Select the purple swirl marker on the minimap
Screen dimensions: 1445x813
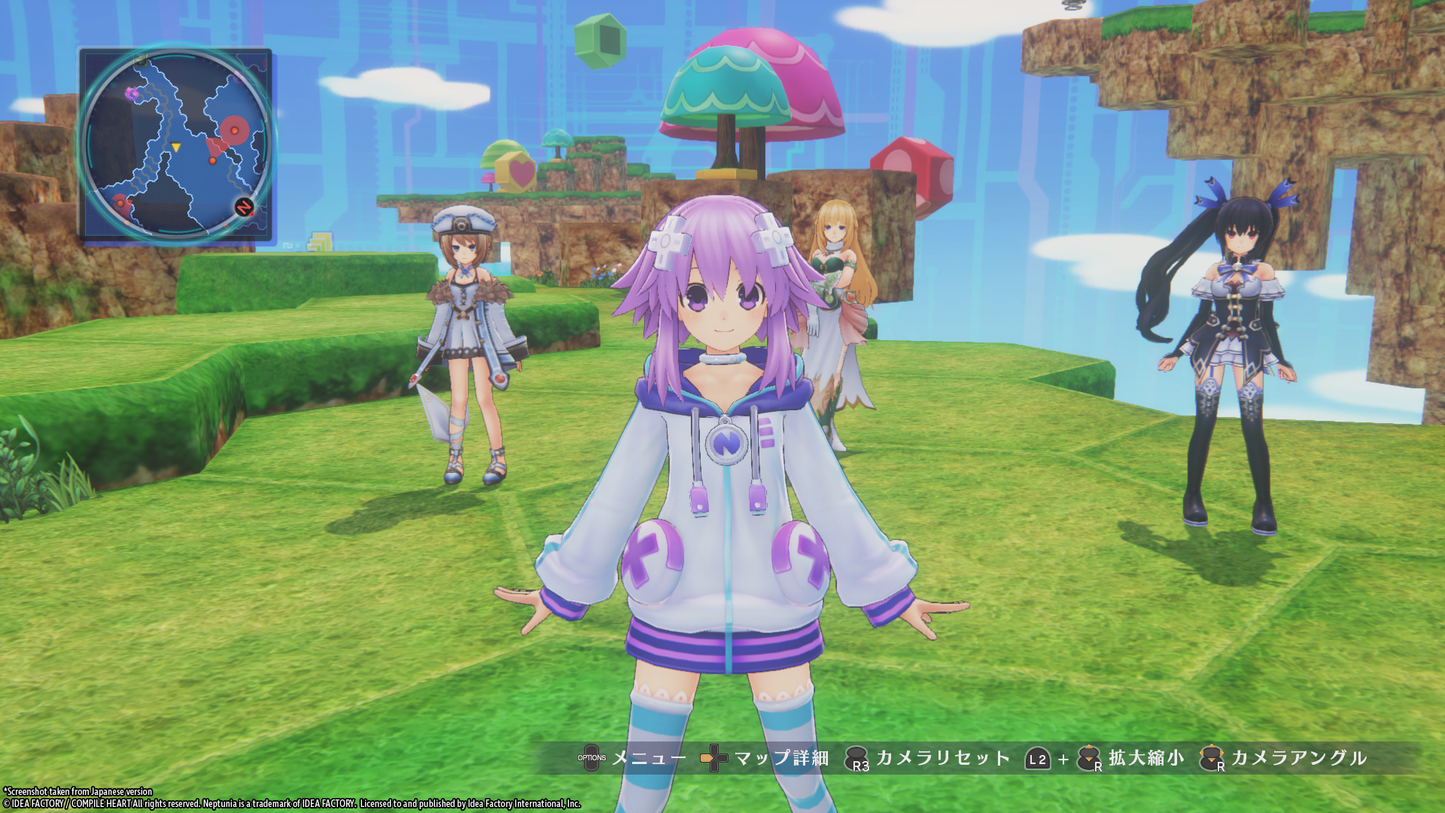coord(132,92)
